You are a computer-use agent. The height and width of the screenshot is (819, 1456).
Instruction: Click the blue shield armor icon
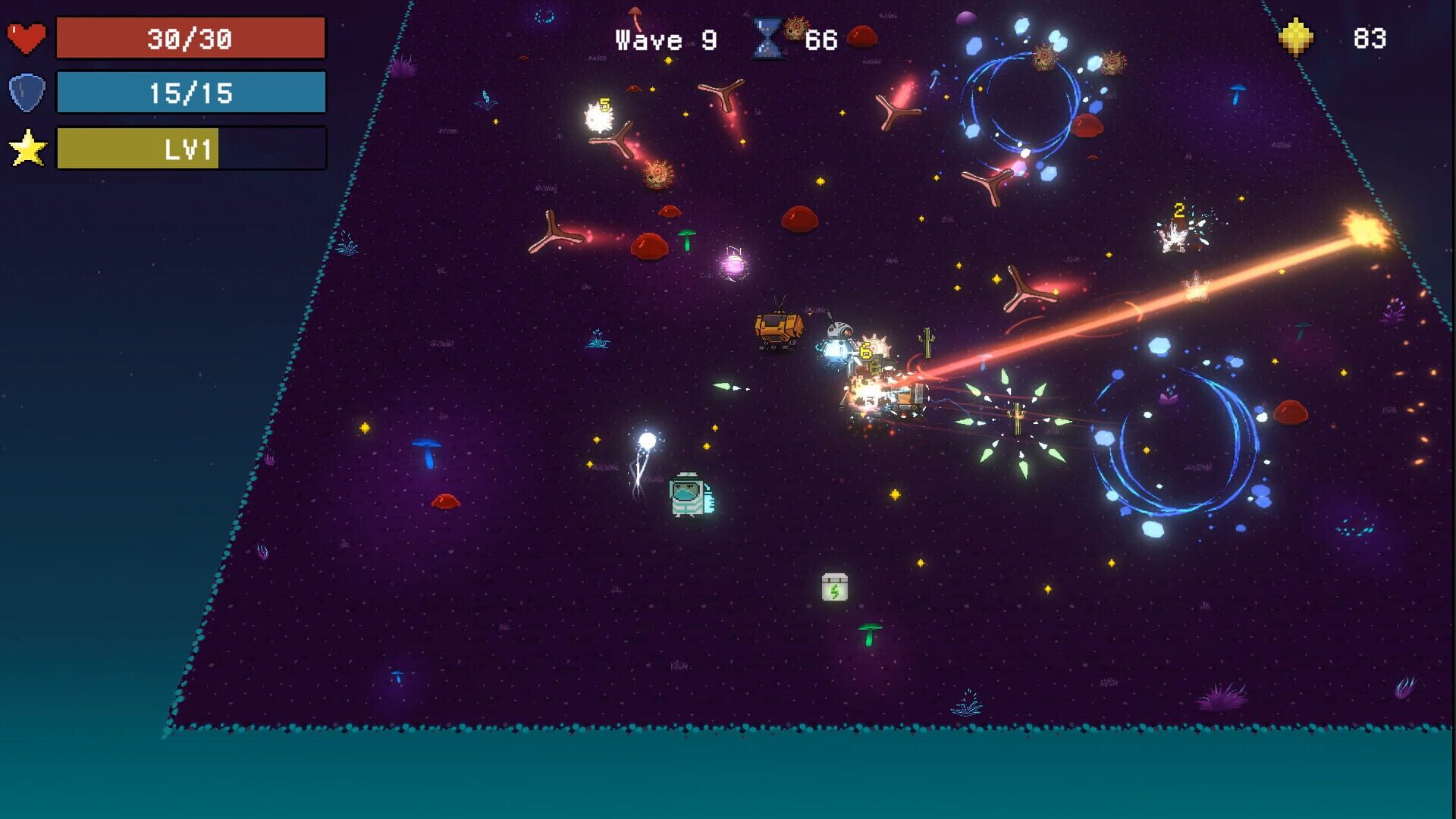(27, 93)
